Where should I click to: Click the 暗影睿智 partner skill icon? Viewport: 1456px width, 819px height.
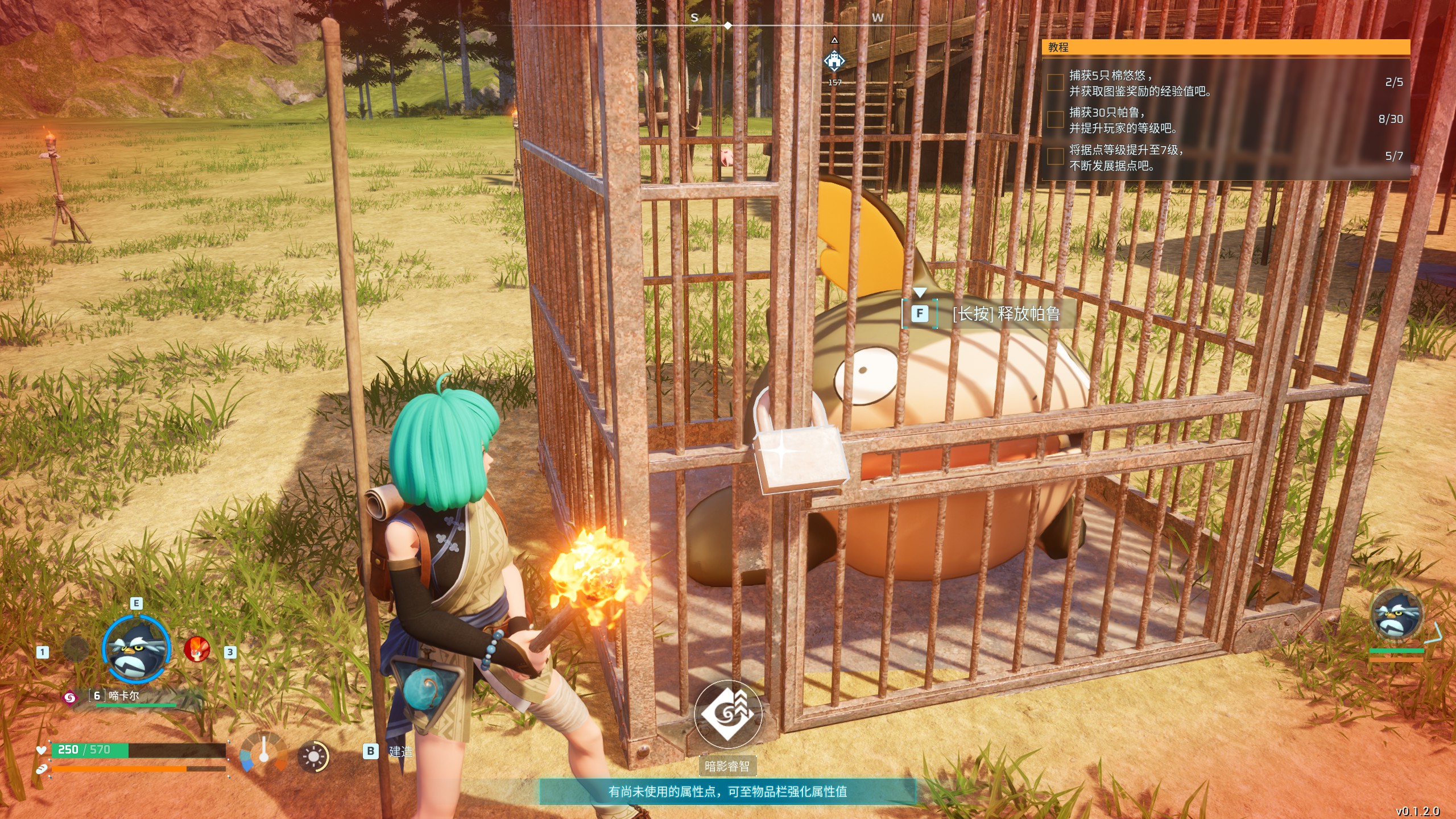point(727,713)
